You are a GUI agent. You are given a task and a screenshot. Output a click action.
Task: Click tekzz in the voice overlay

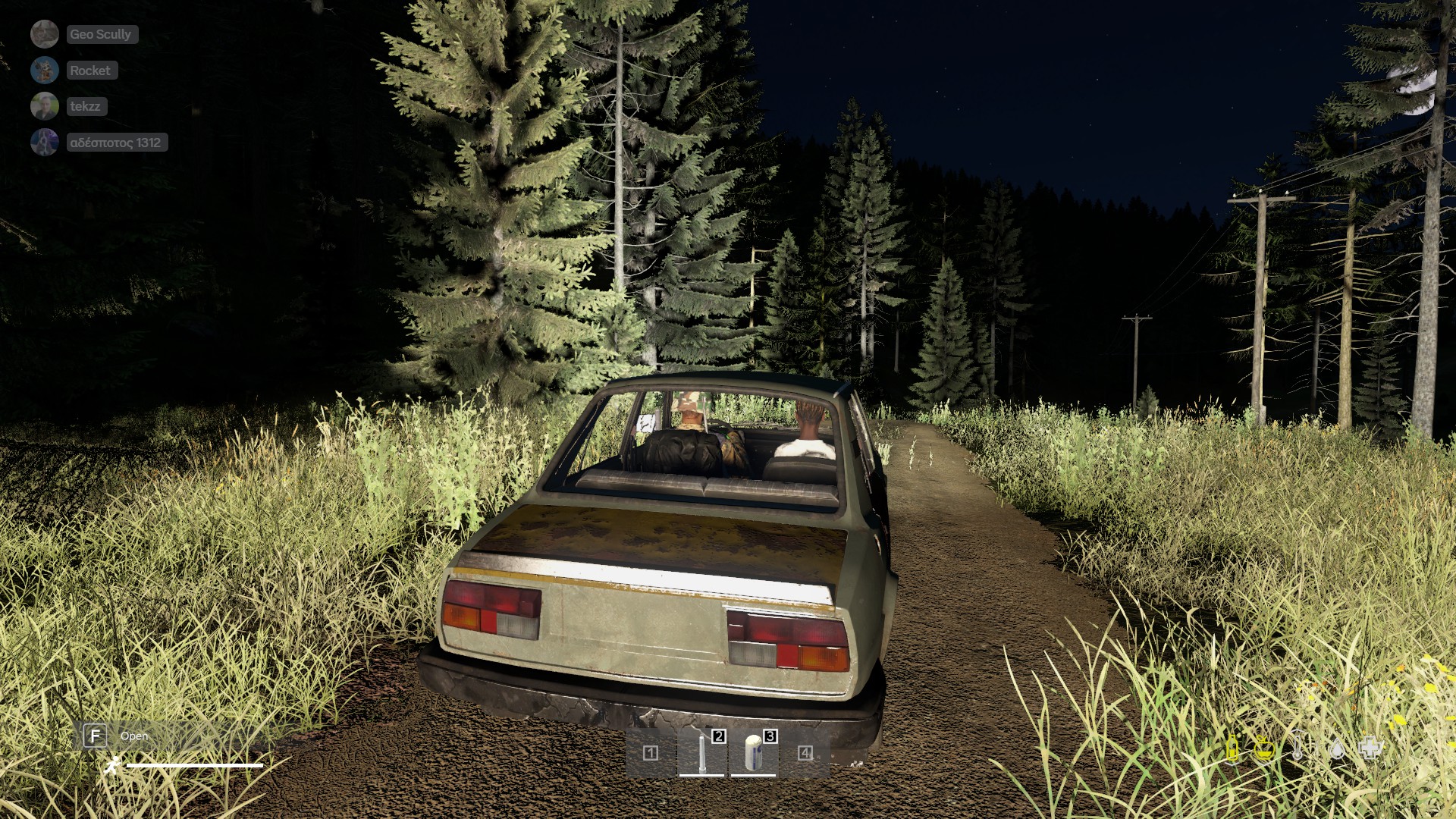click(x=85, y=106)
